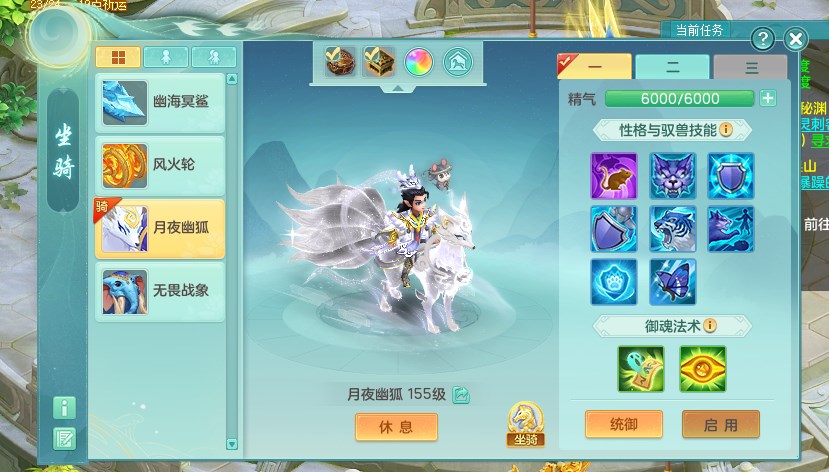
Task: Open the rainbow color wheel dye option
Action: (418, 62)
